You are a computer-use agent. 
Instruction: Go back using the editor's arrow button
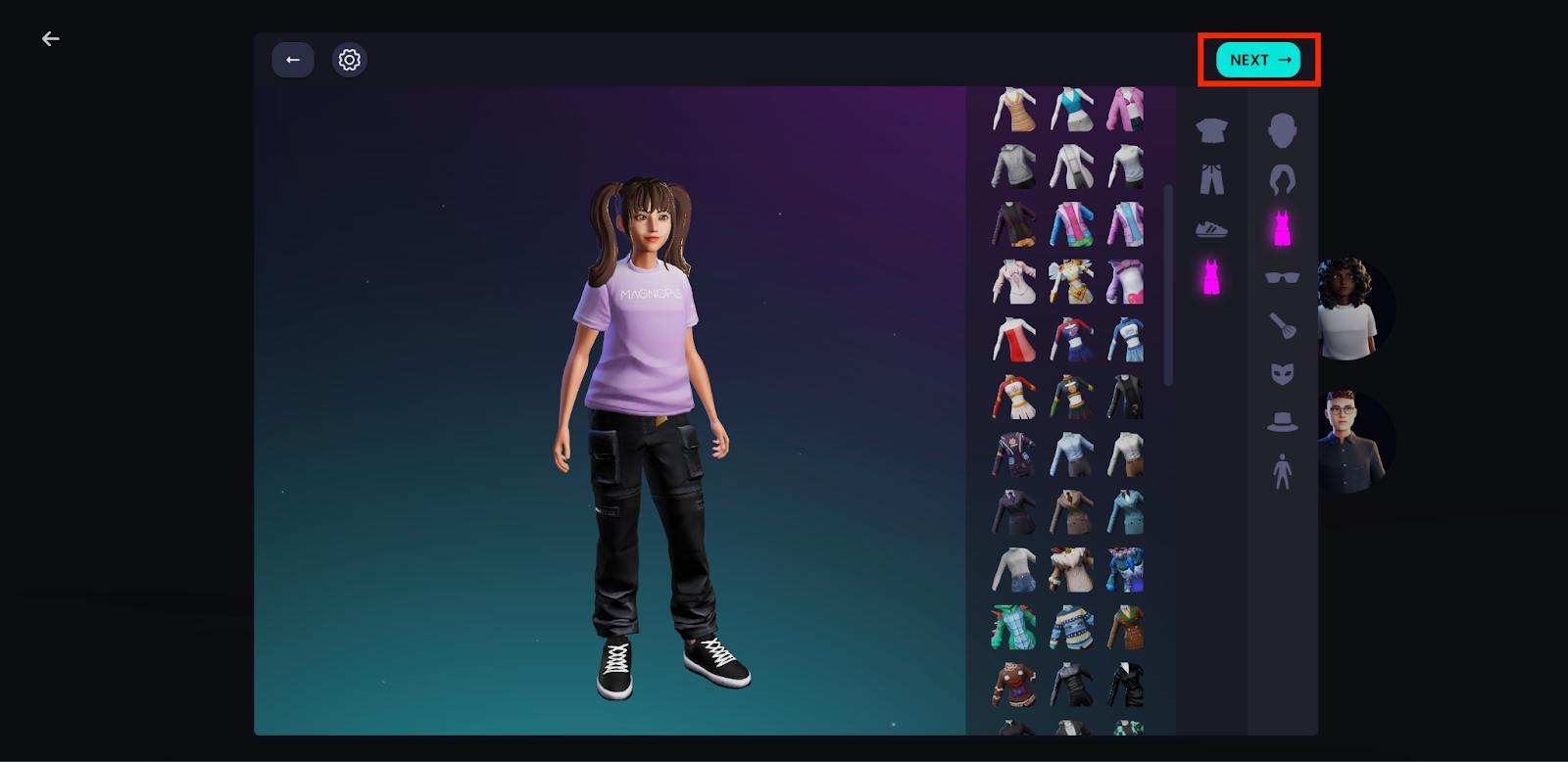[x=293, y=60]
